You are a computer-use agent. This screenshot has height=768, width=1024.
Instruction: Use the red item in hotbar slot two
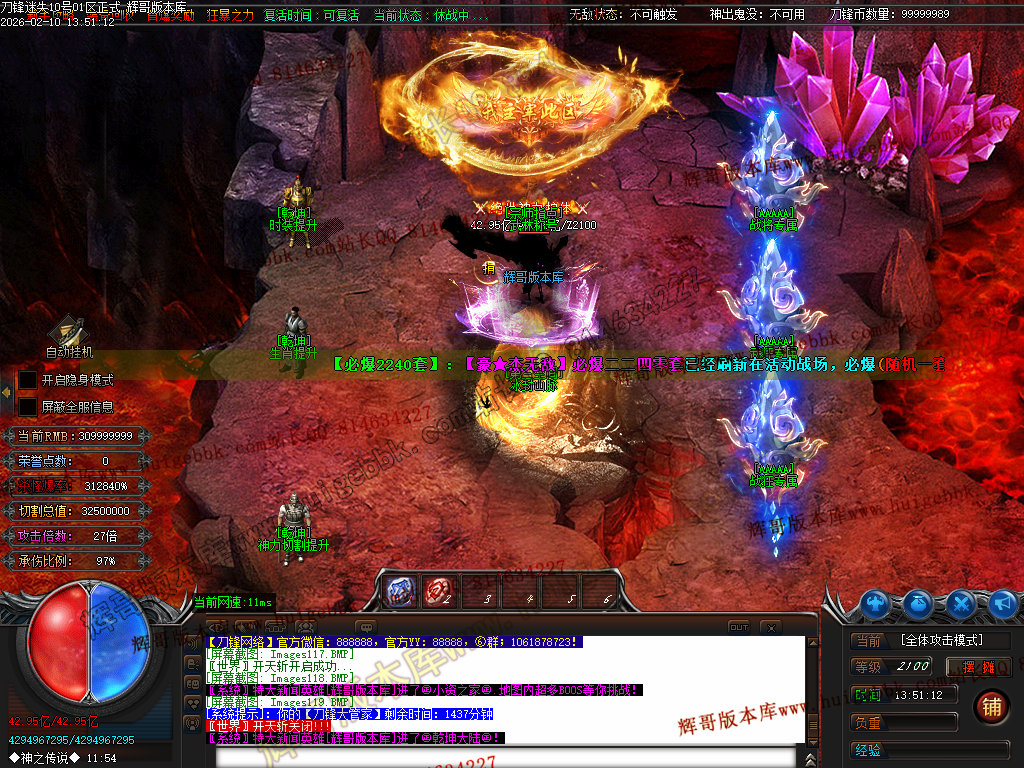437,591
